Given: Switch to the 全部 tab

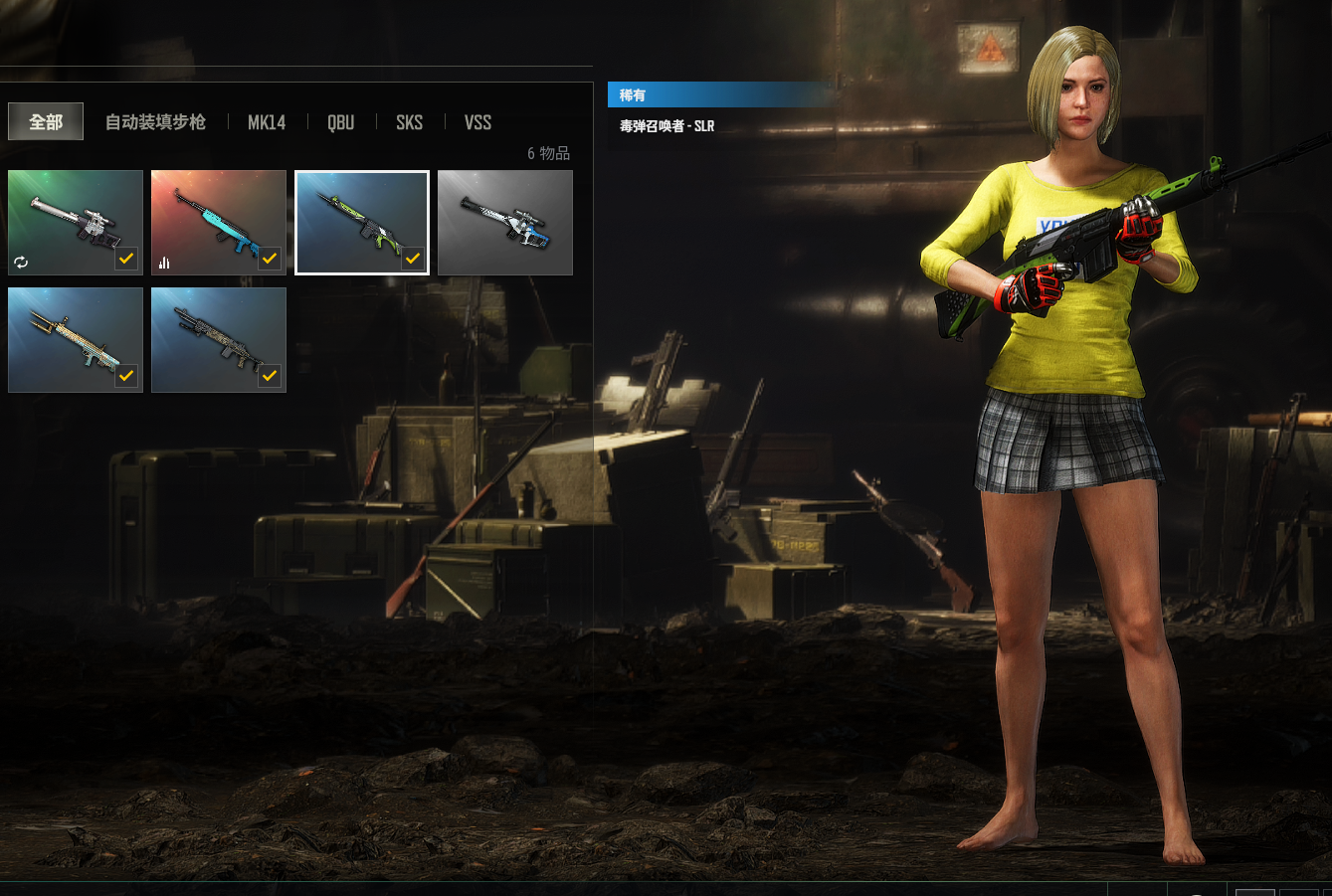Looking at the screenshot, I should click(x=46, y=122).
